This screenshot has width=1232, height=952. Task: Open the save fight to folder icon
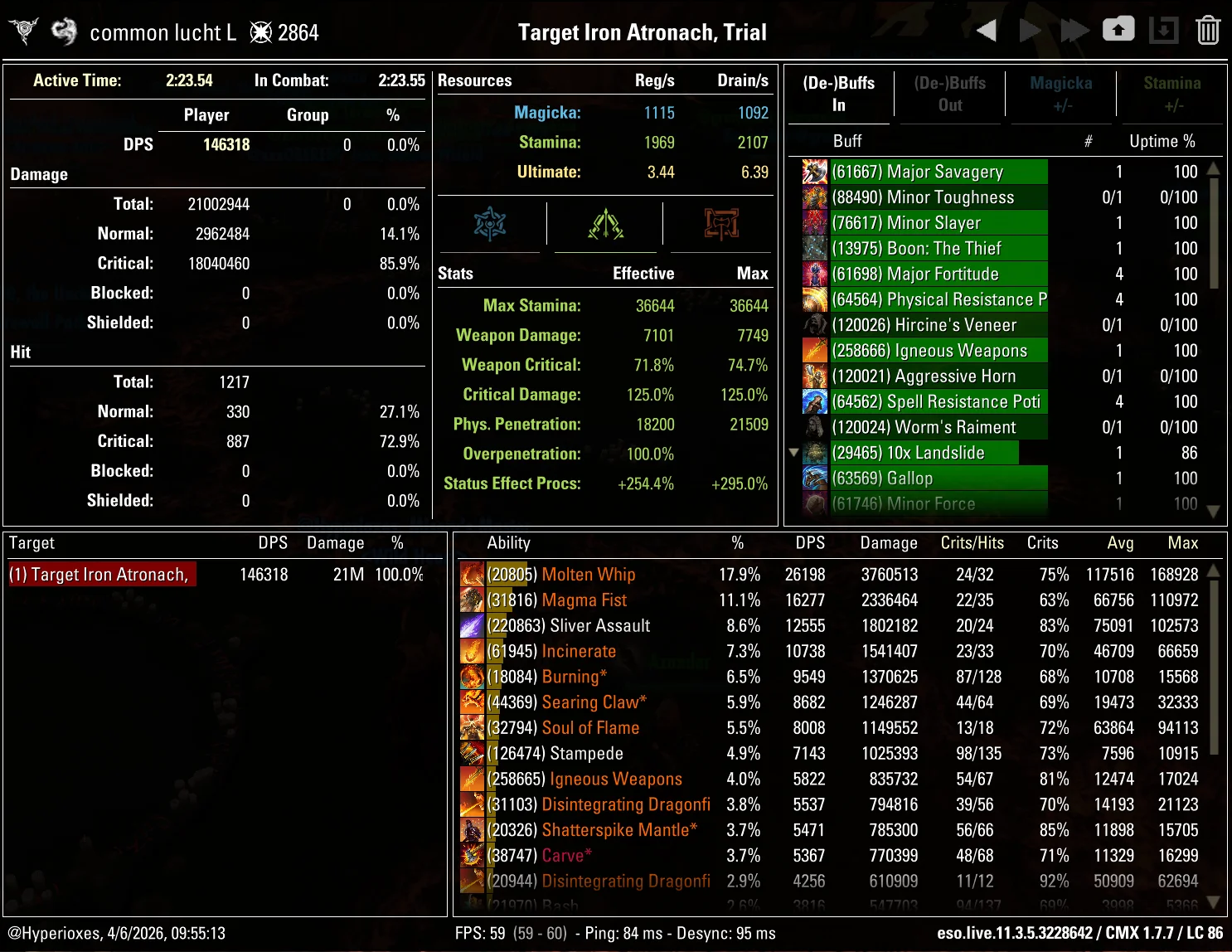pos(1118,29)
